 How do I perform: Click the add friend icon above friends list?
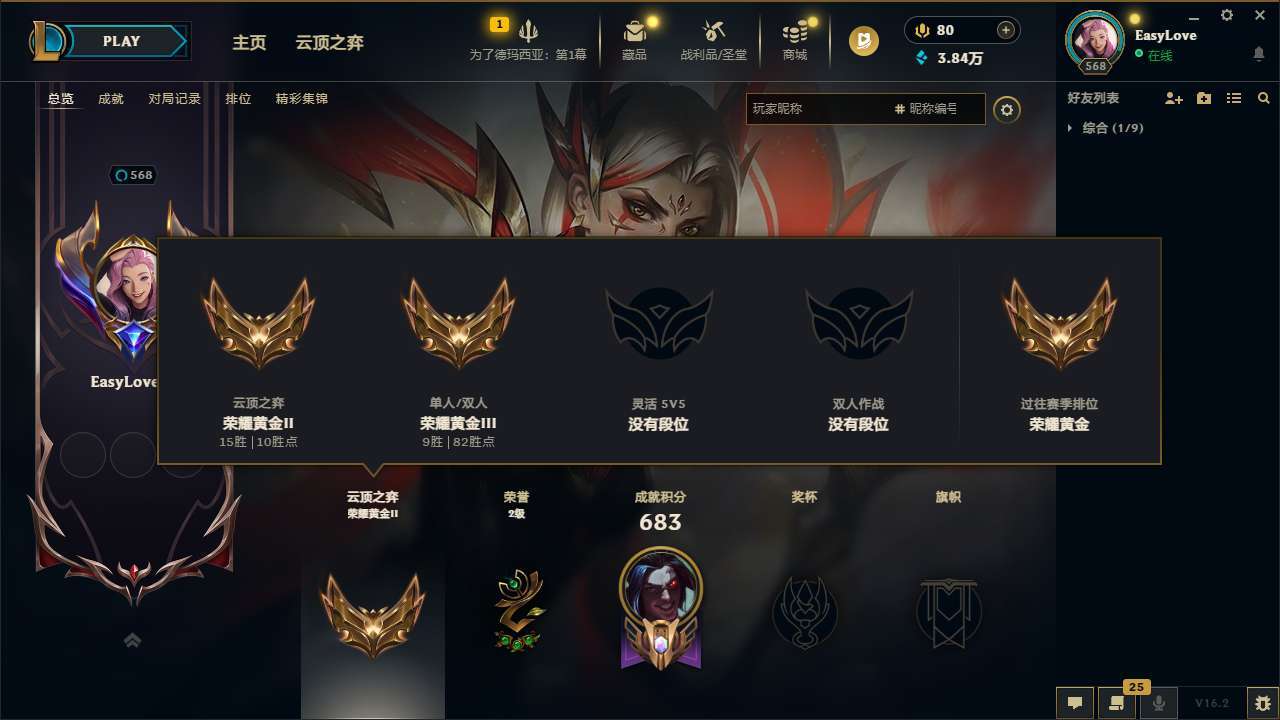[1172, 98]
